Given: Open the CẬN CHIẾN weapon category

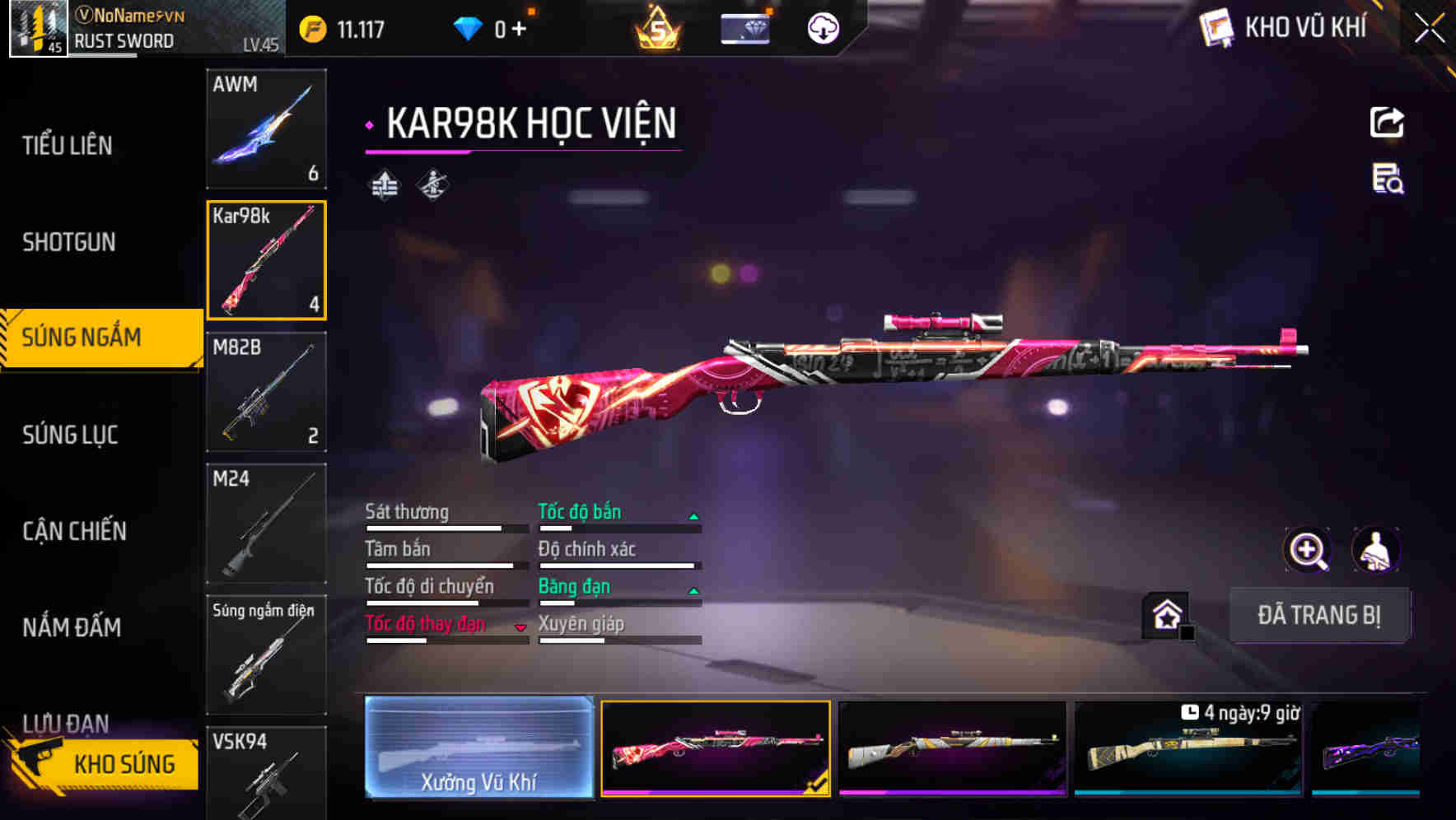Looking at the screenshot, I should [x=74, y=531].
